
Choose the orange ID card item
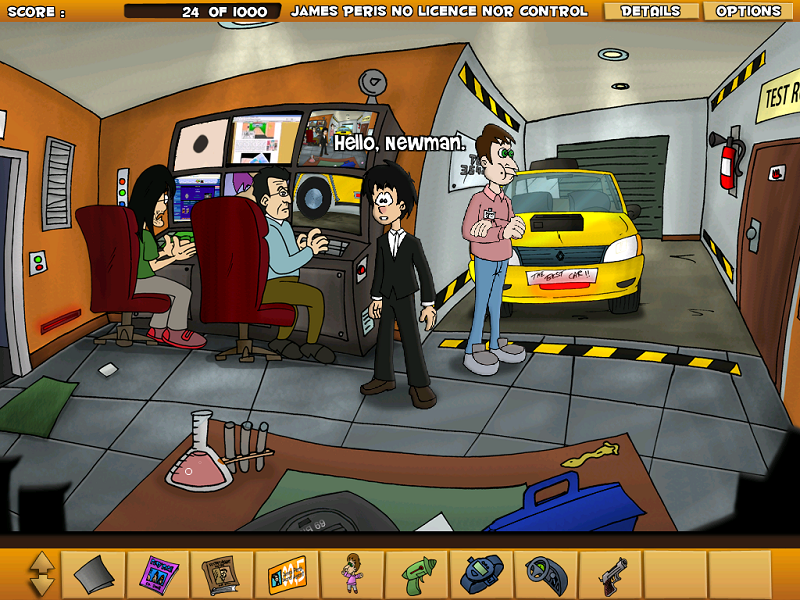tap(287, 575)
